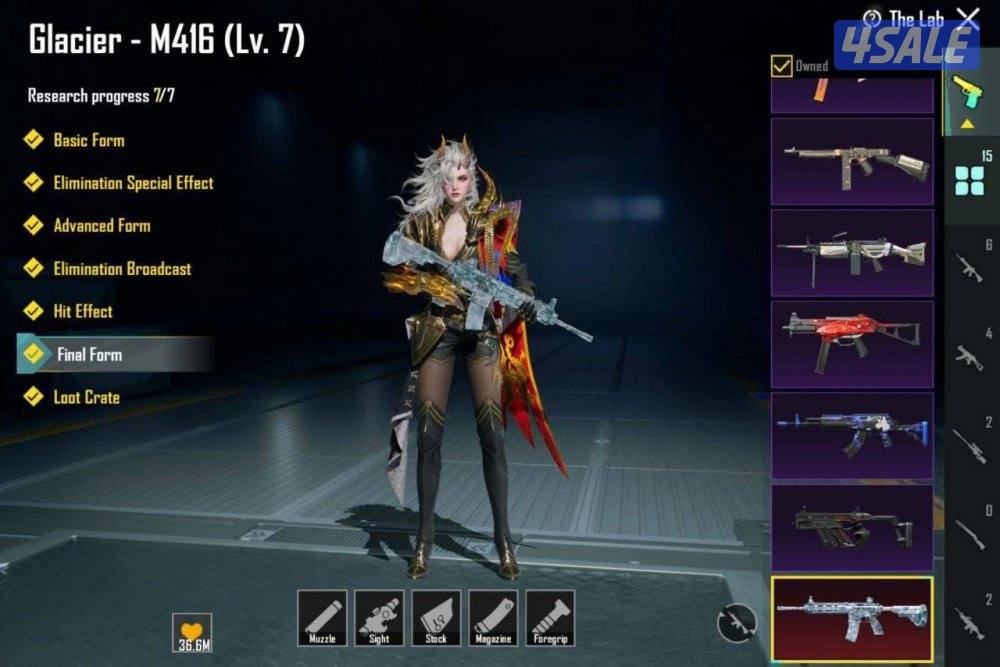Close The Lab screen
The height and width of the screenshot is (667, 1000).
[x=968, y=17]
